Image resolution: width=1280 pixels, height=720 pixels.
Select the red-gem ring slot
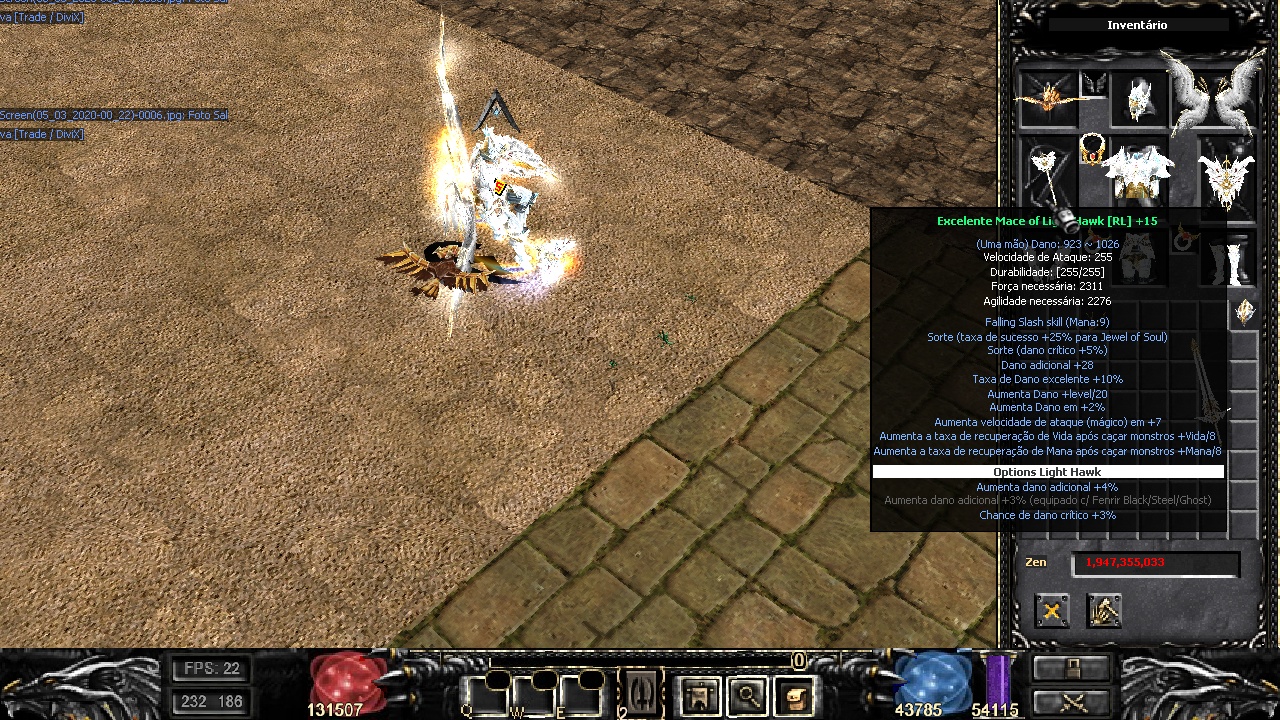(1187, 240)
